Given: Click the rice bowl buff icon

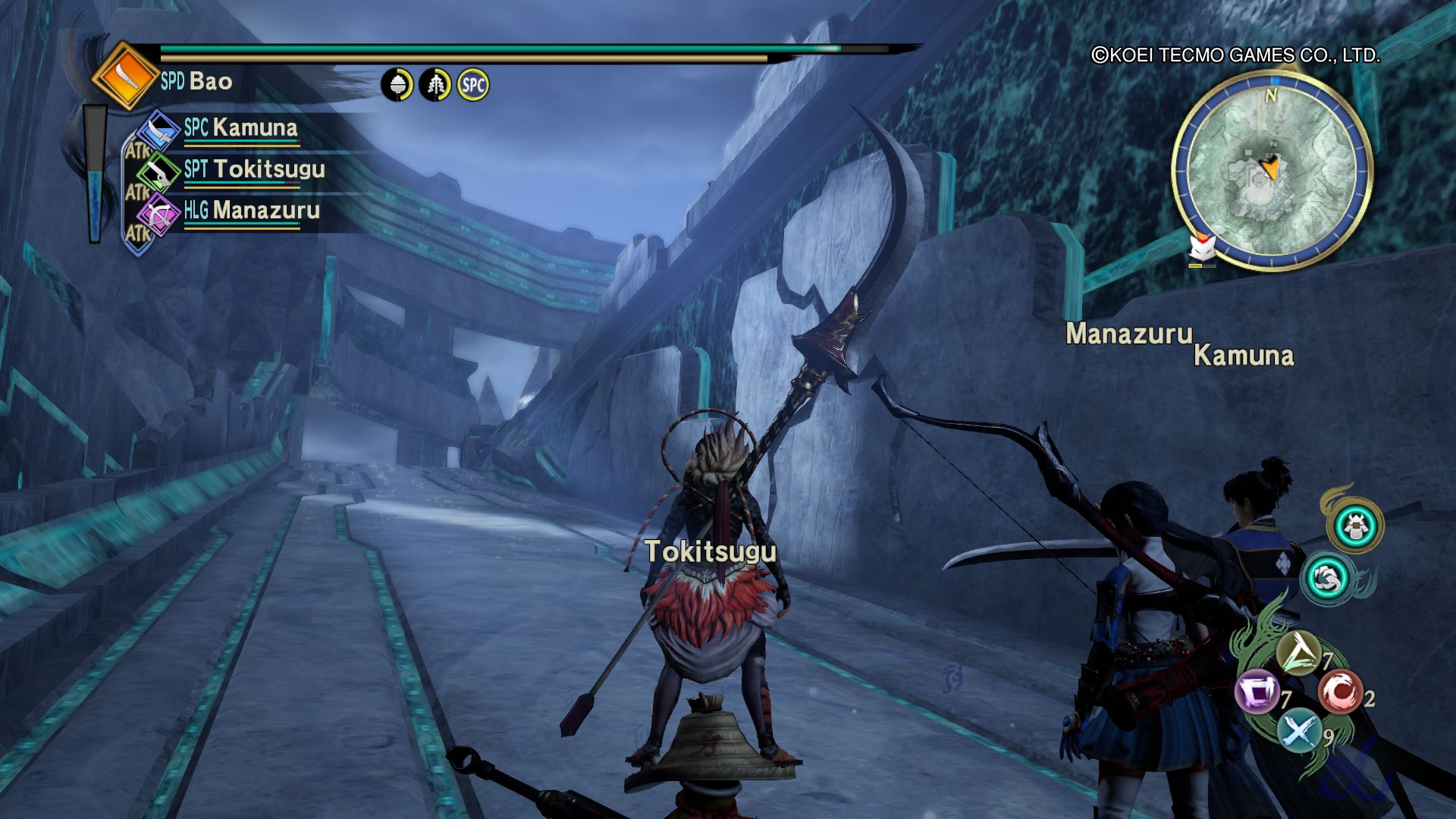Looking at the screenshot, I should [397, 85].
